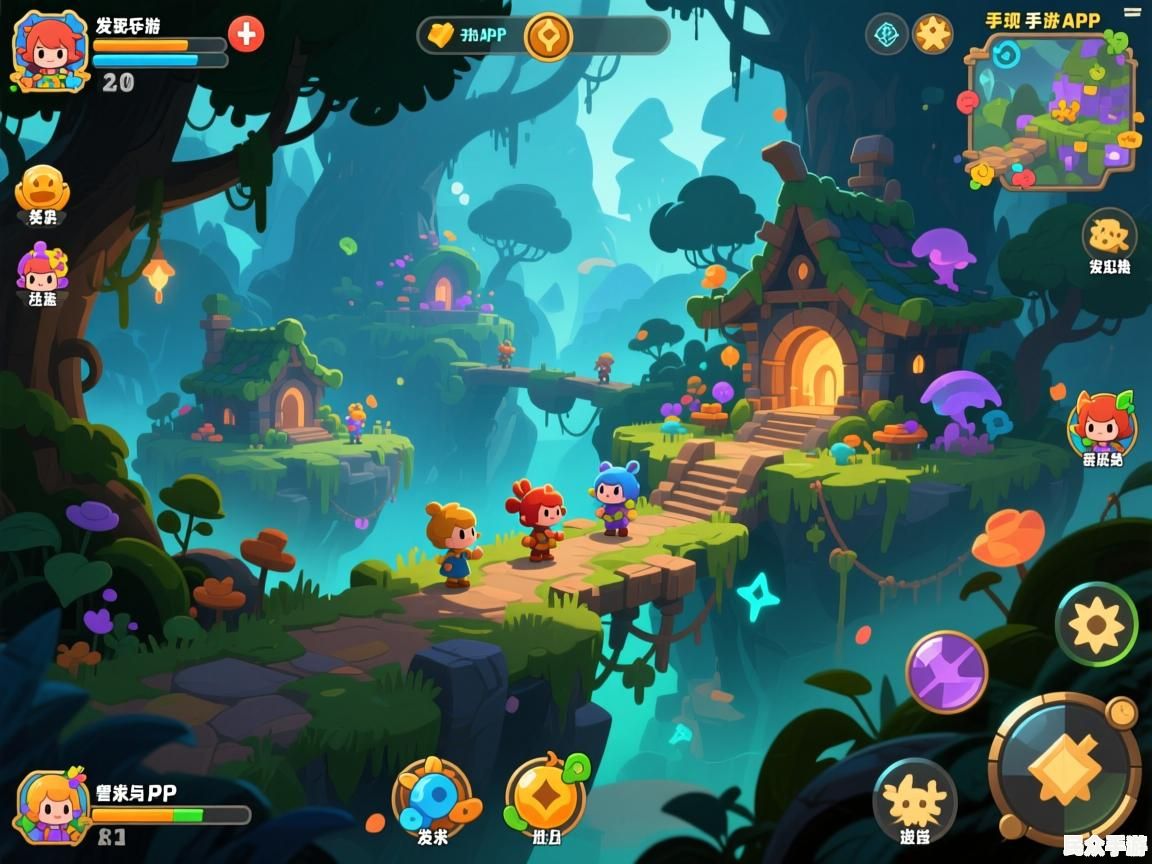1152x864 pixels.
Task: Click the yellow duck side icon
Action: pos(43,188)
